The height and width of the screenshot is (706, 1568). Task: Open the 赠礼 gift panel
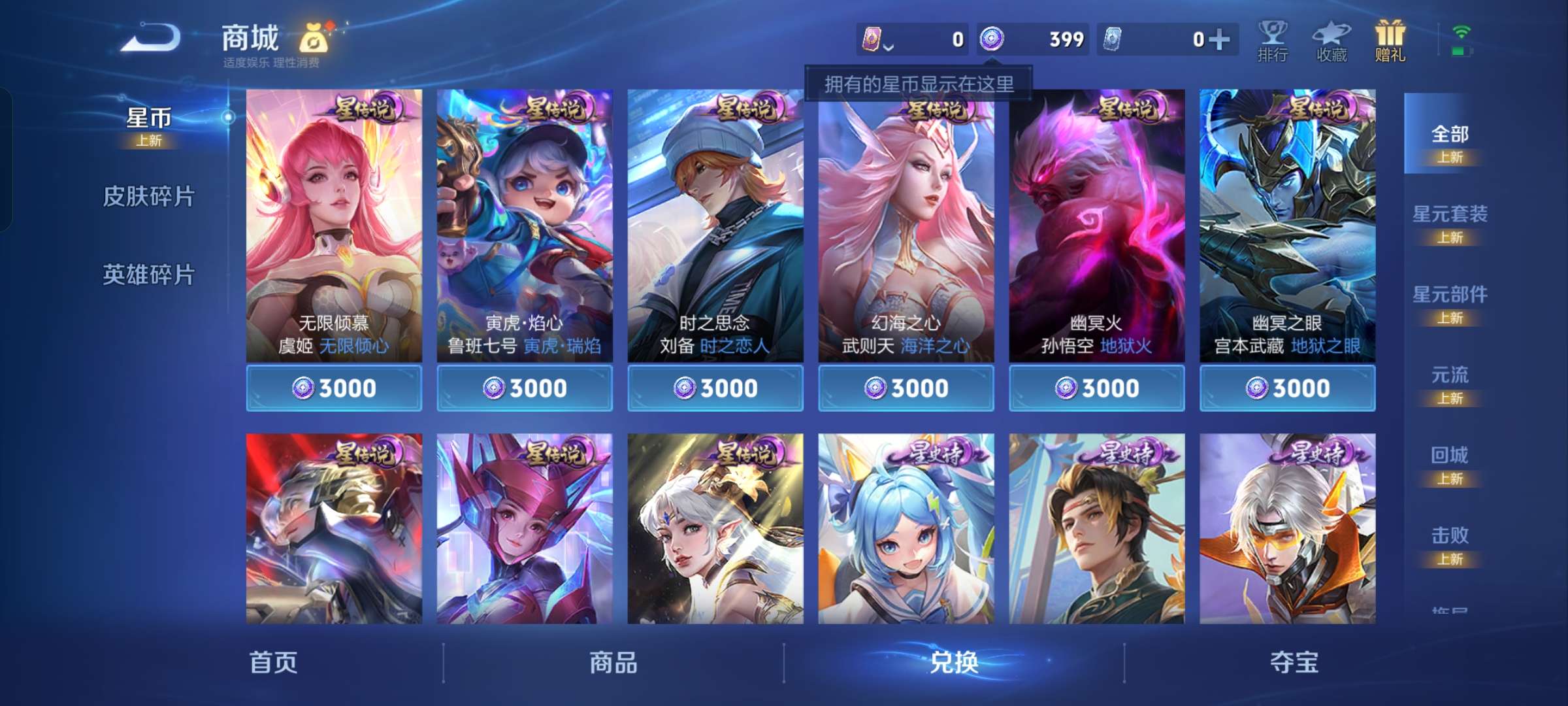pyautogui.click(x=1392, y=41)
